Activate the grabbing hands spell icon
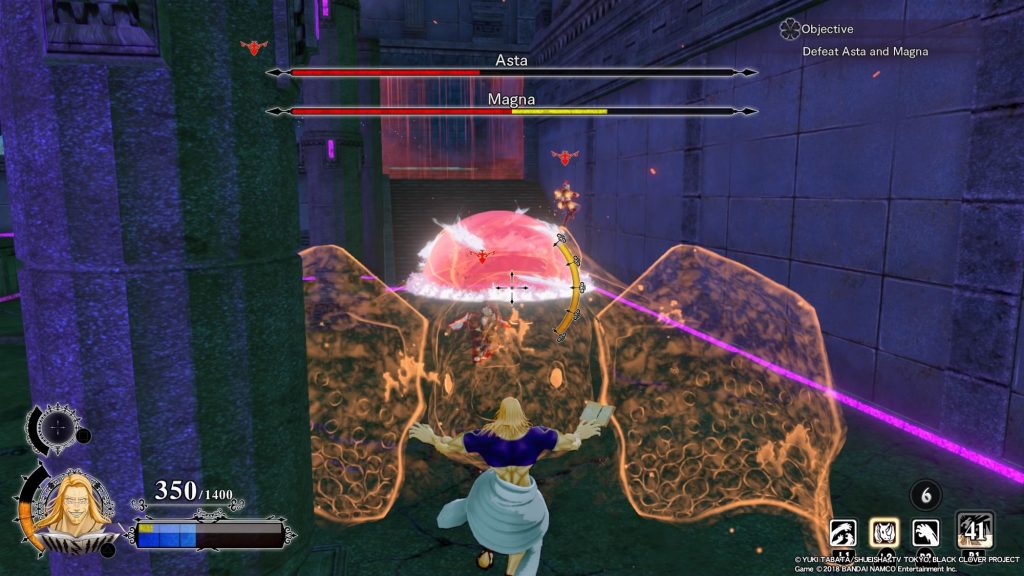This screenshot has height=576, width=1024. [842, 535]
